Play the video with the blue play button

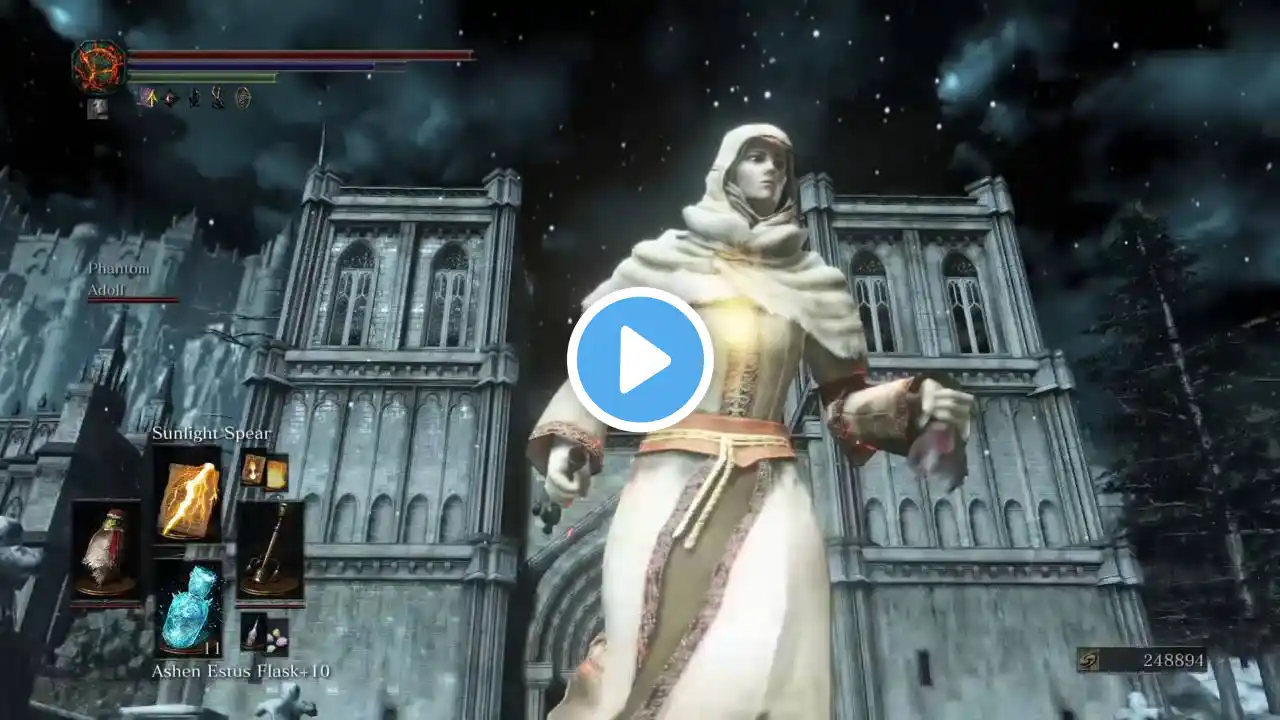[640, 360]
